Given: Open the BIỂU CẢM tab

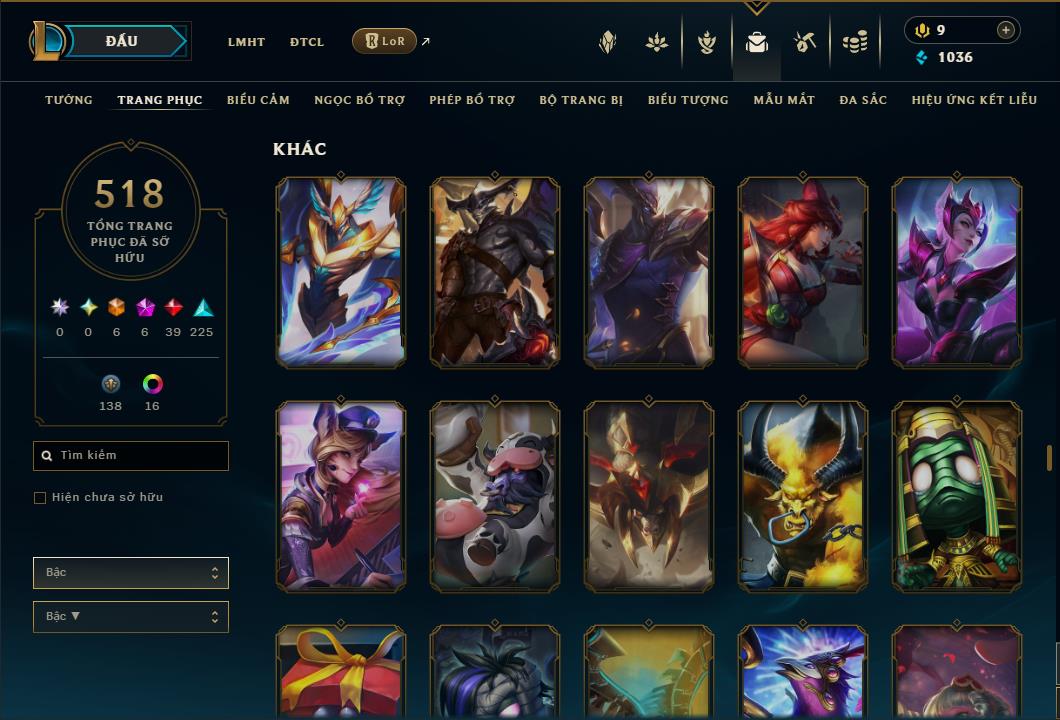Looking at the screenshot, I should [258, 100].
